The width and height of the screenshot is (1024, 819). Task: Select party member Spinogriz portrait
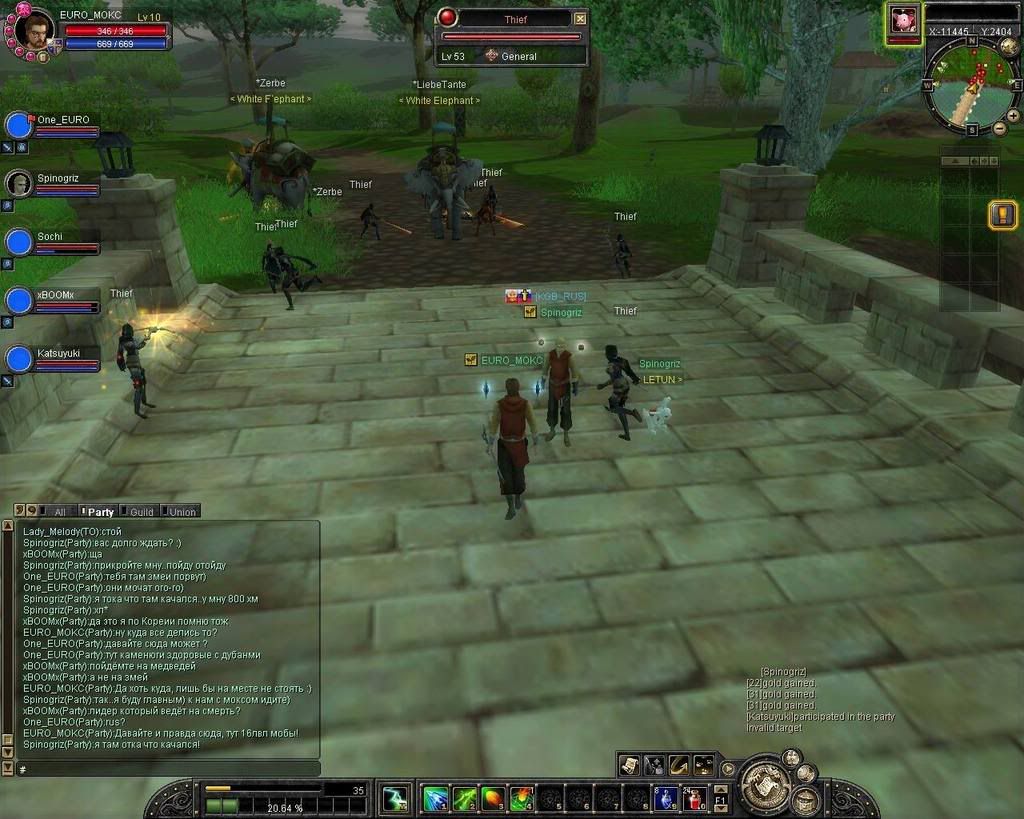[x=19, y=183]
